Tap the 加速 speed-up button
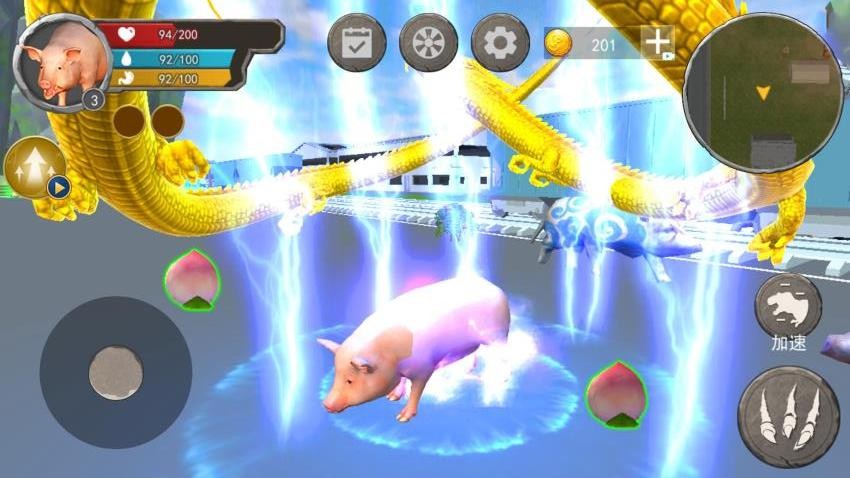This screenshot has height=478, width=850. point(788,306)
